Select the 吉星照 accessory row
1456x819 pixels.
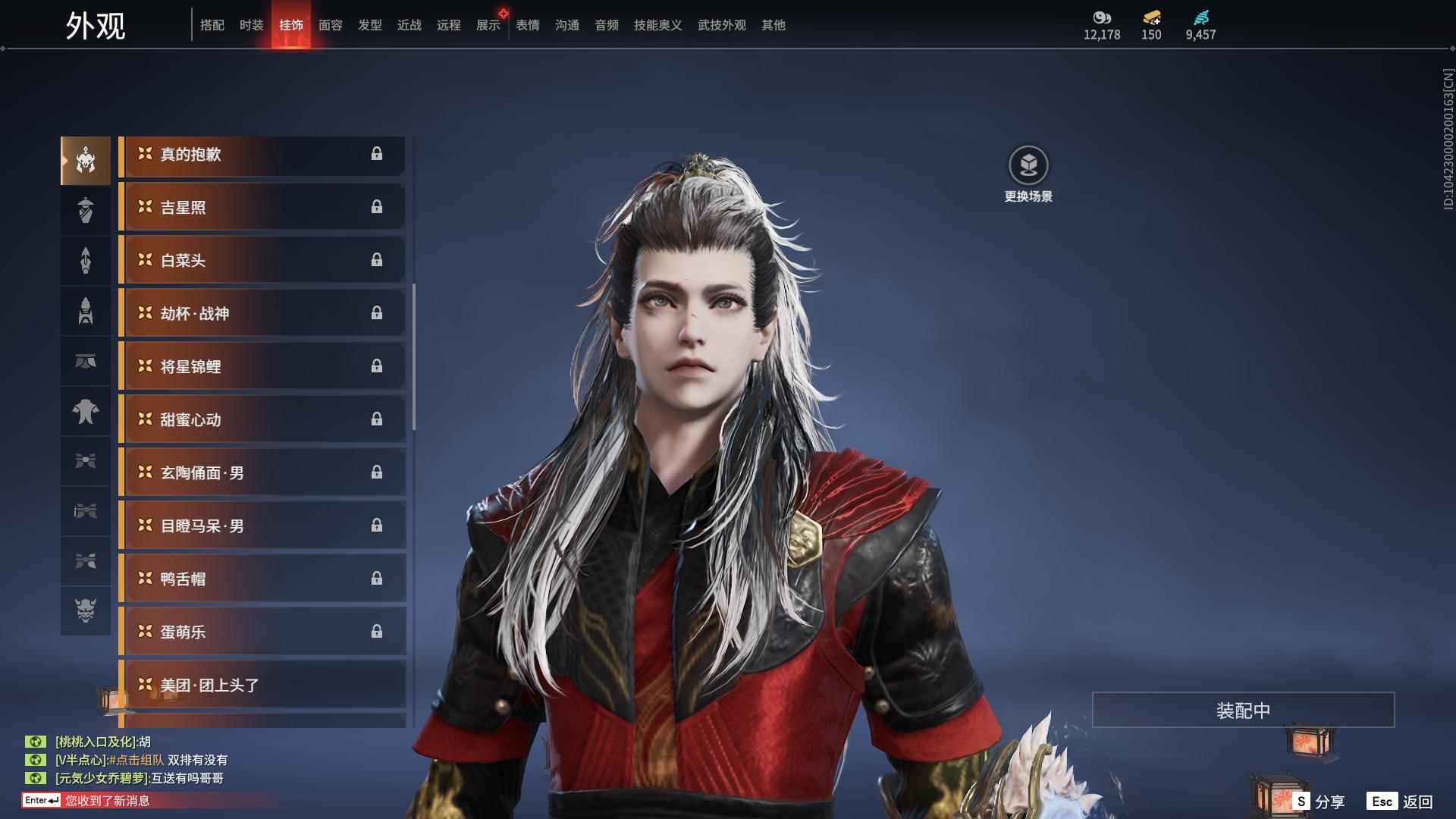coord(262,208)
